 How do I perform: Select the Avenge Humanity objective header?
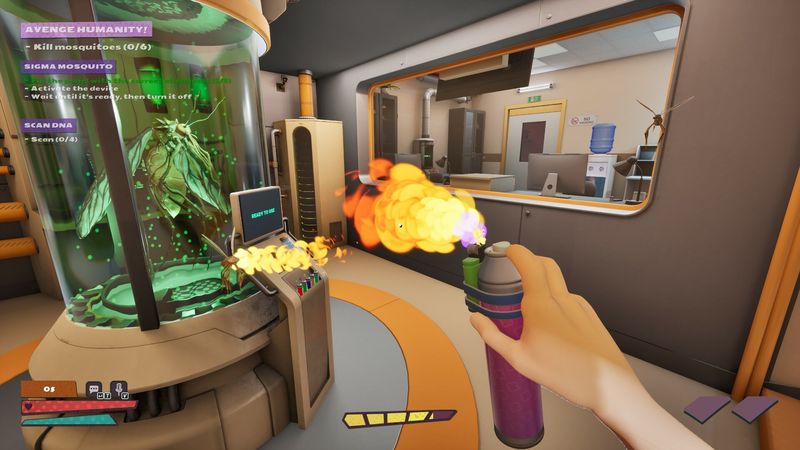[86, 30]
